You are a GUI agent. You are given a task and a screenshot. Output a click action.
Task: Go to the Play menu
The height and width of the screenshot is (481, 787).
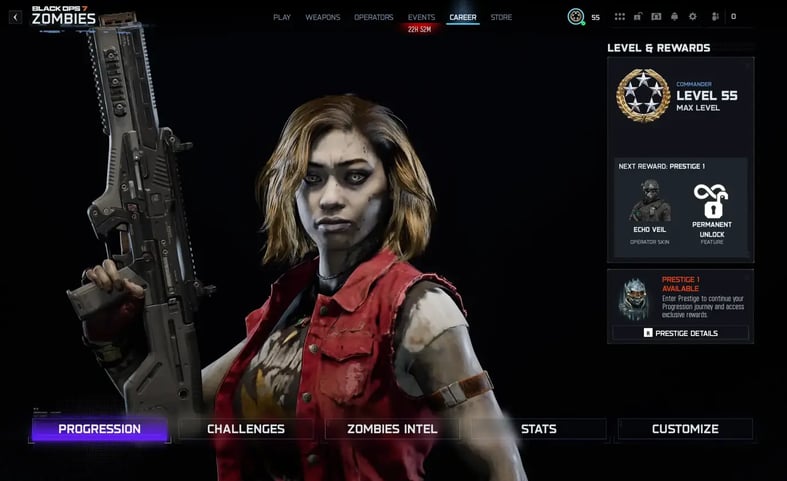point(282,17)
